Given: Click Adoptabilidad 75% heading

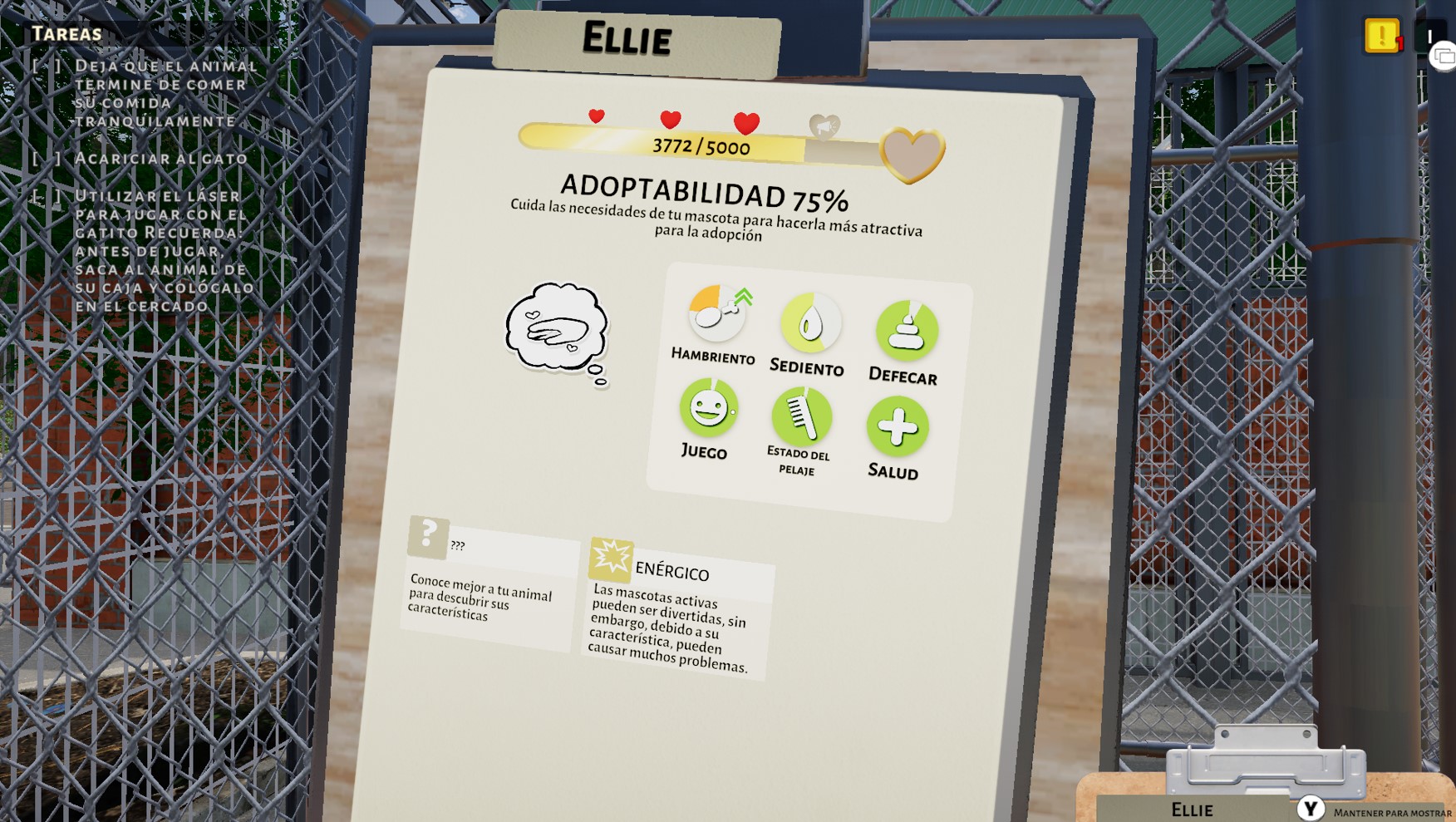Looking at the screenshot, I should (x=707, y=195).
